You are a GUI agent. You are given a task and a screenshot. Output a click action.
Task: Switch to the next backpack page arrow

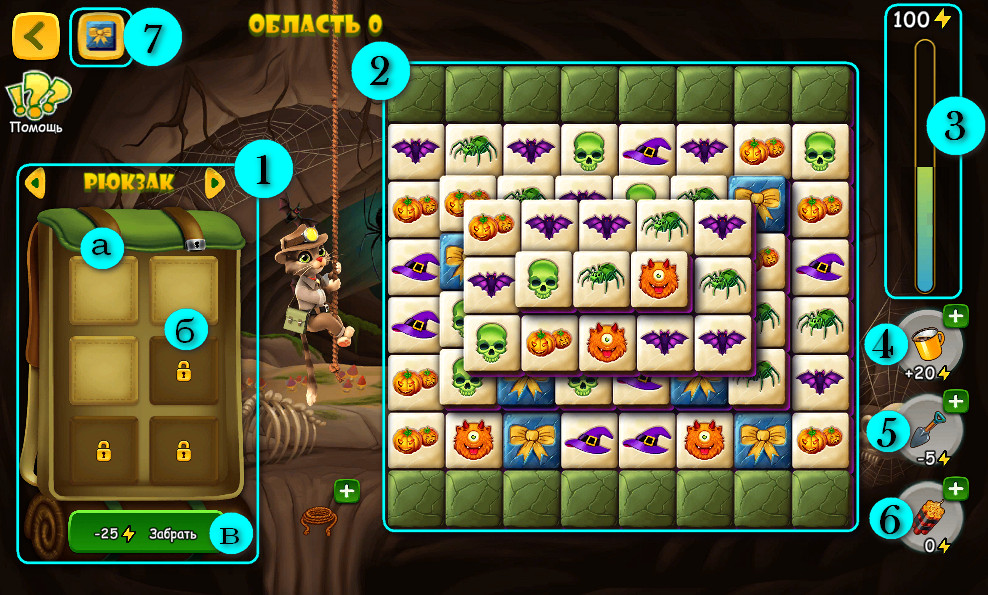(214, 183)
